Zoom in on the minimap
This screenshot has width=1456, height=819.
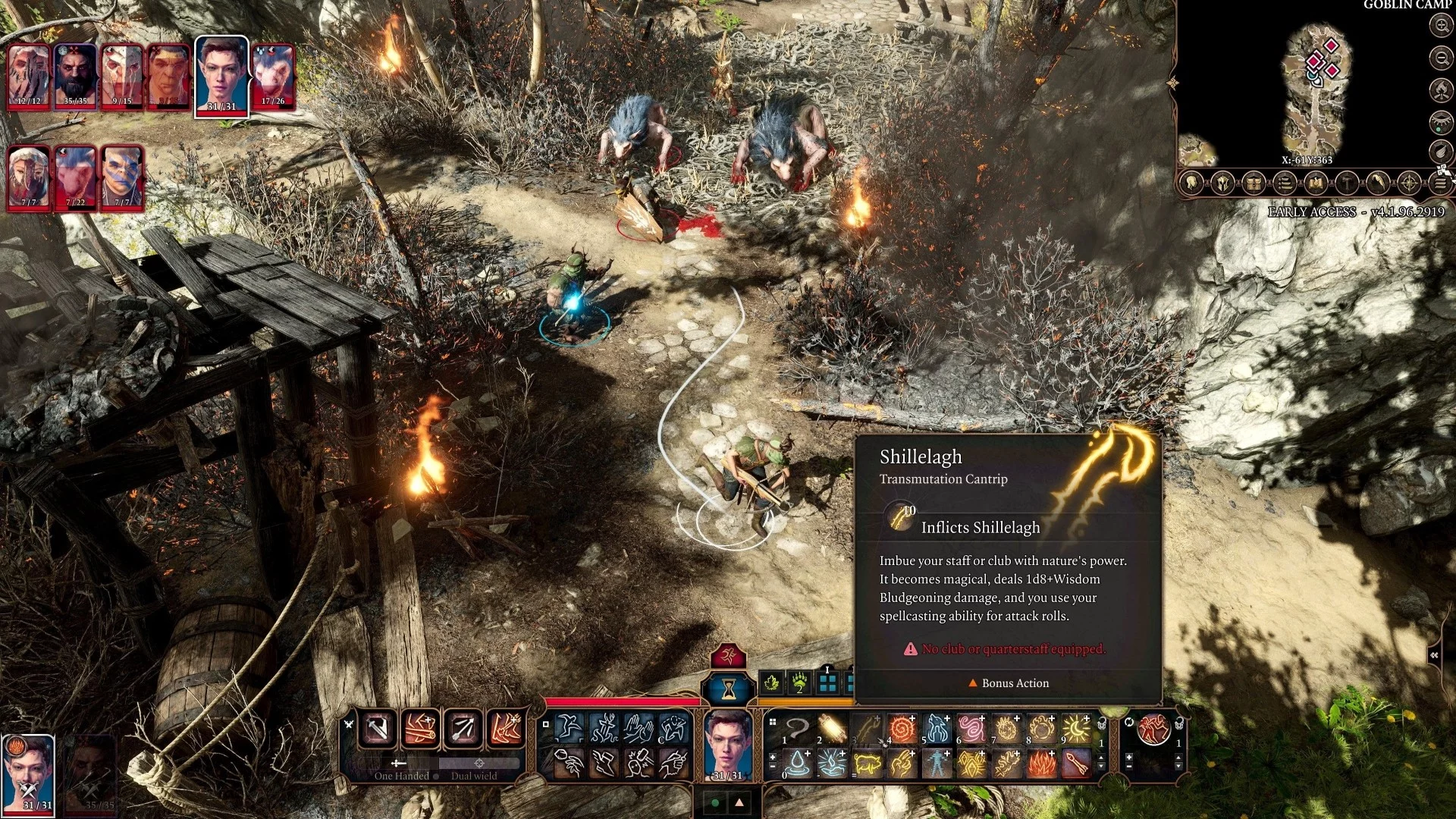[x=1440, y=25]
